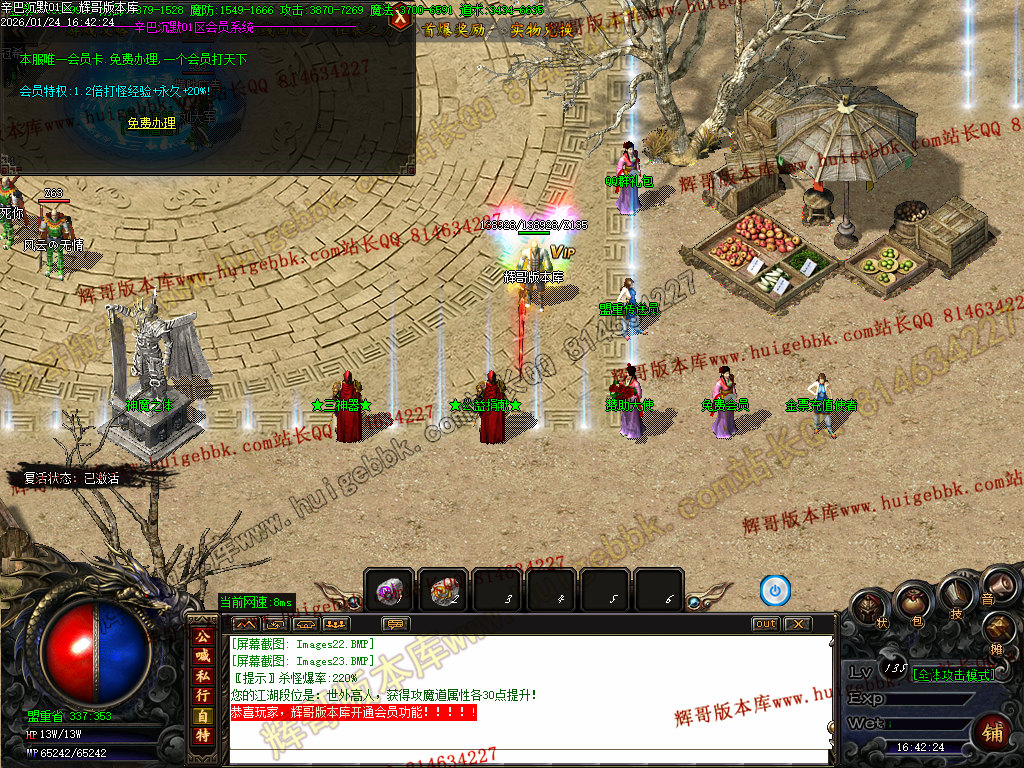Select hotbar slot 1 item
Viewport: 1024px width, 768px height.
[389, 591]
